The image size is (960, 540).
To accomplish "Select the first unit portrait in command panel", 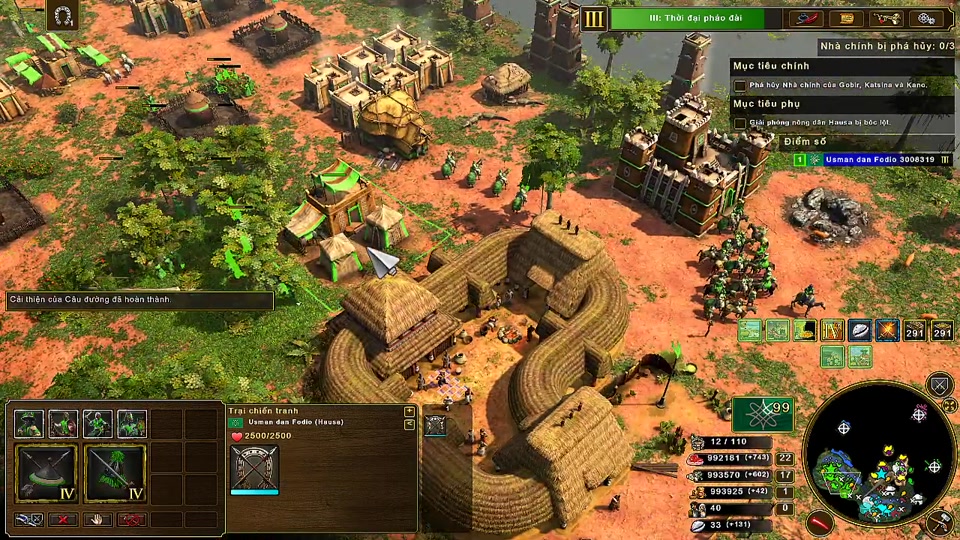I will (x=29, y=424).
